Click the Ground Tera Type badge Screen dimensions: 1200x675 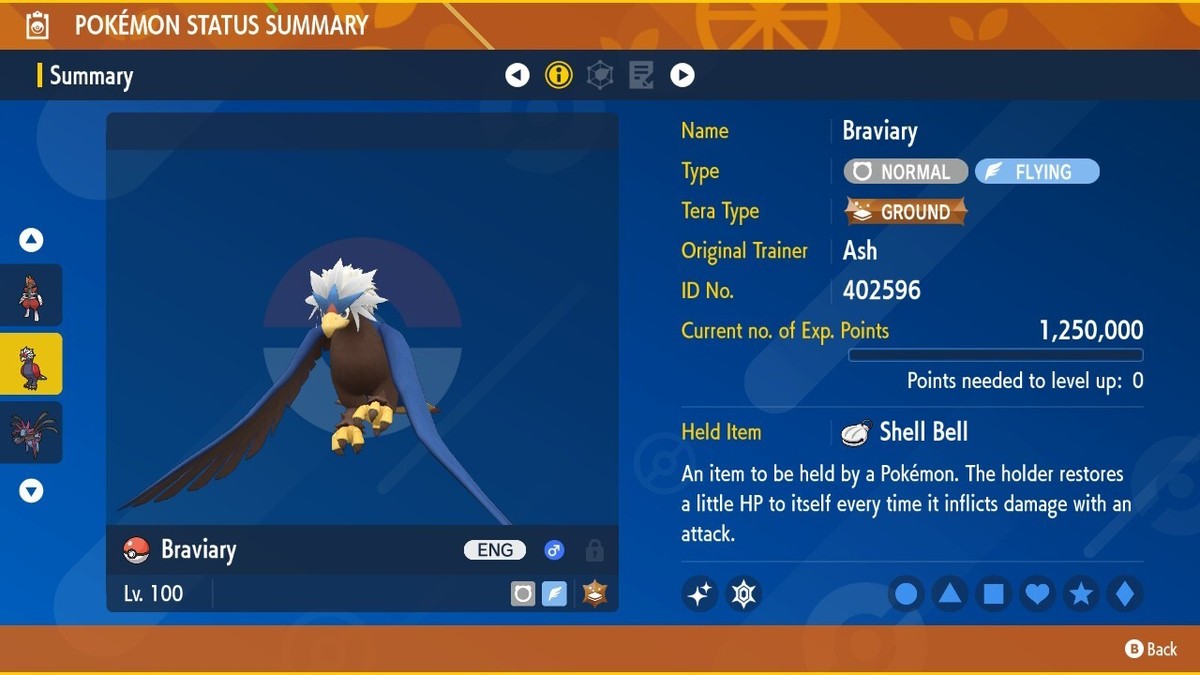906,212
